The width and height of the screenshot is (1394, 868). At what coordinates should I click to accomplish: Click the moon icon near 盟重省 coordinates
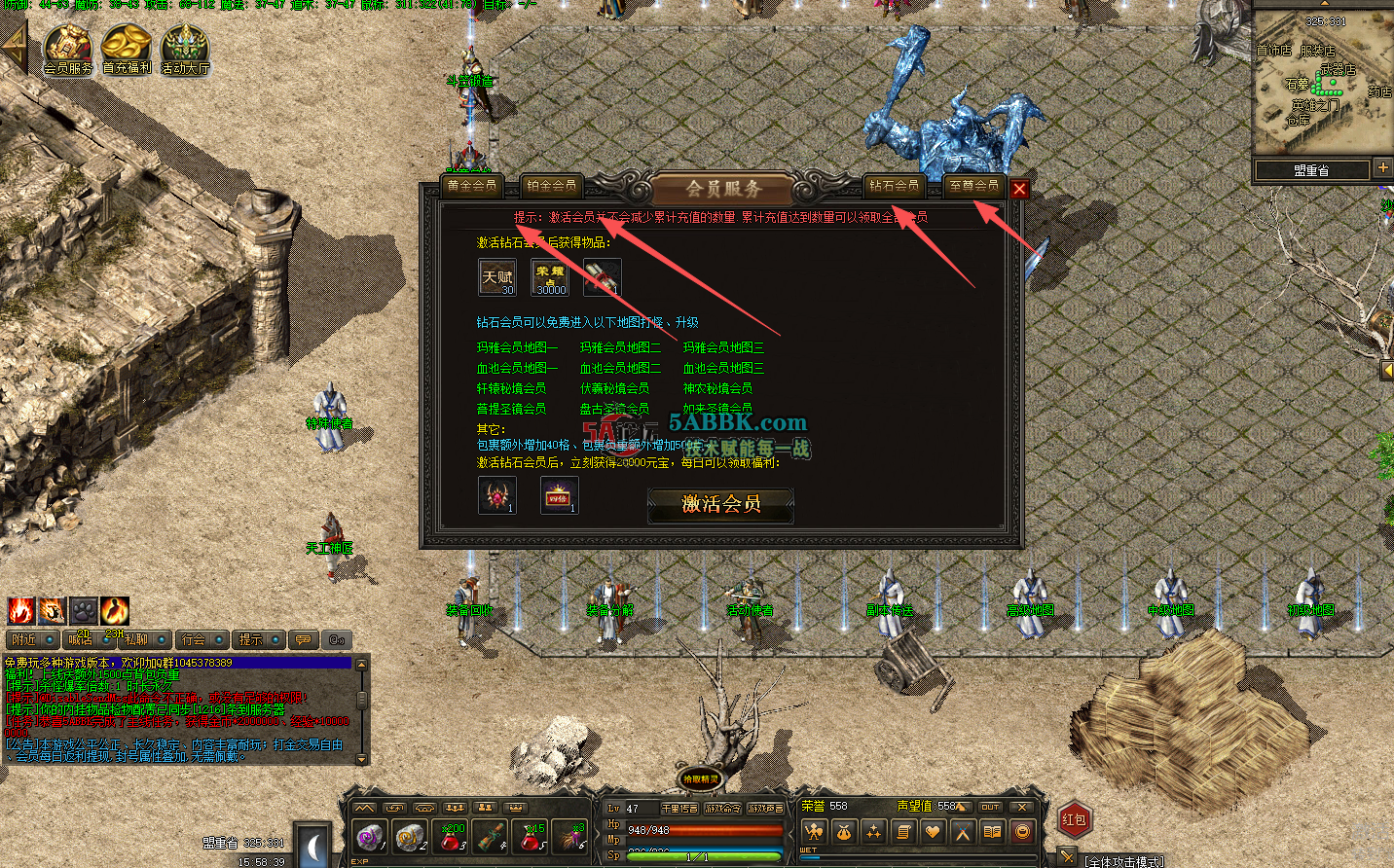[x=312, y=850]
